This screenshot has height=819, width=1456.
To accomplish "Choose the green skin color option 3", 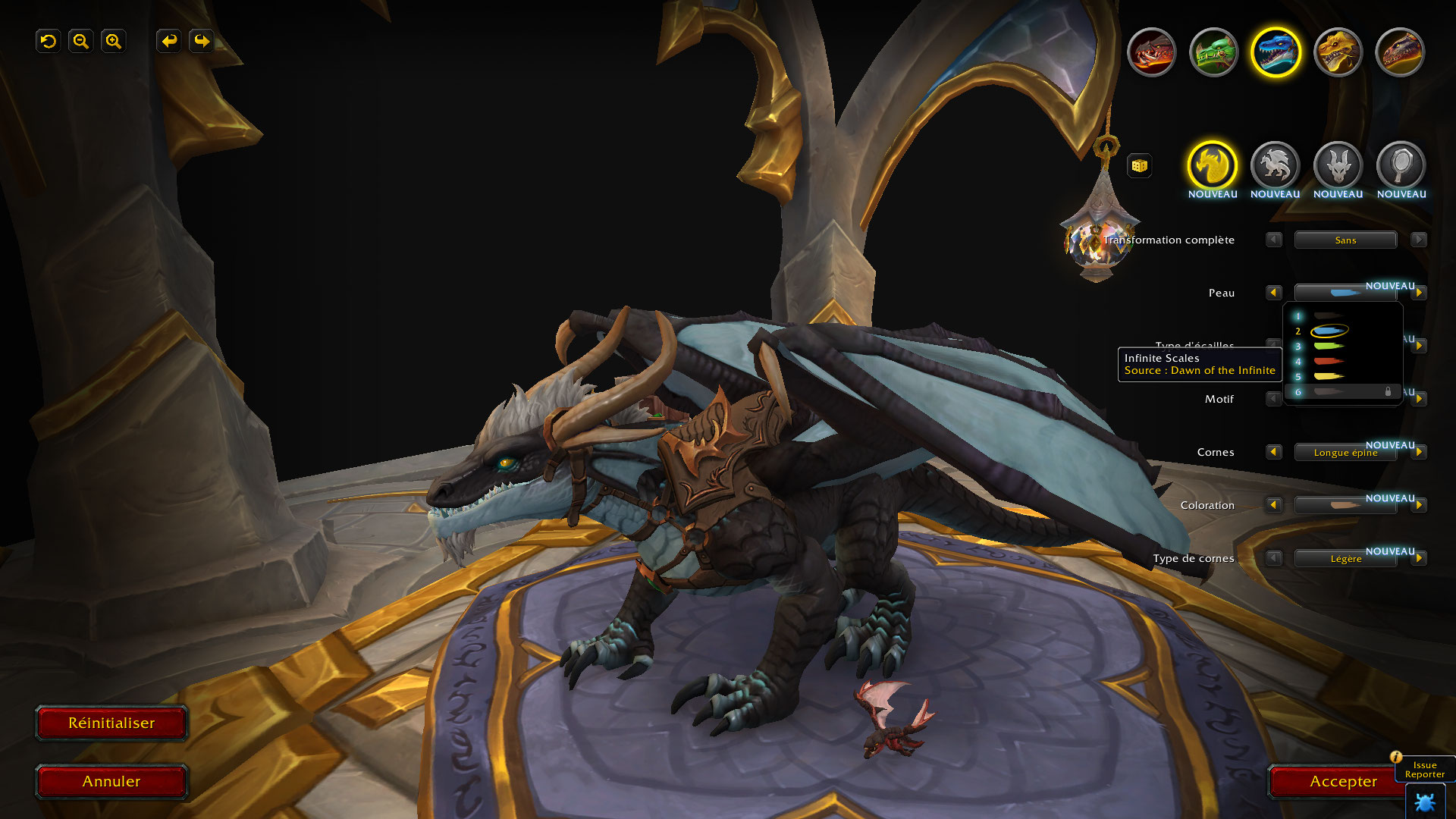I will [x=1329, y=347].
